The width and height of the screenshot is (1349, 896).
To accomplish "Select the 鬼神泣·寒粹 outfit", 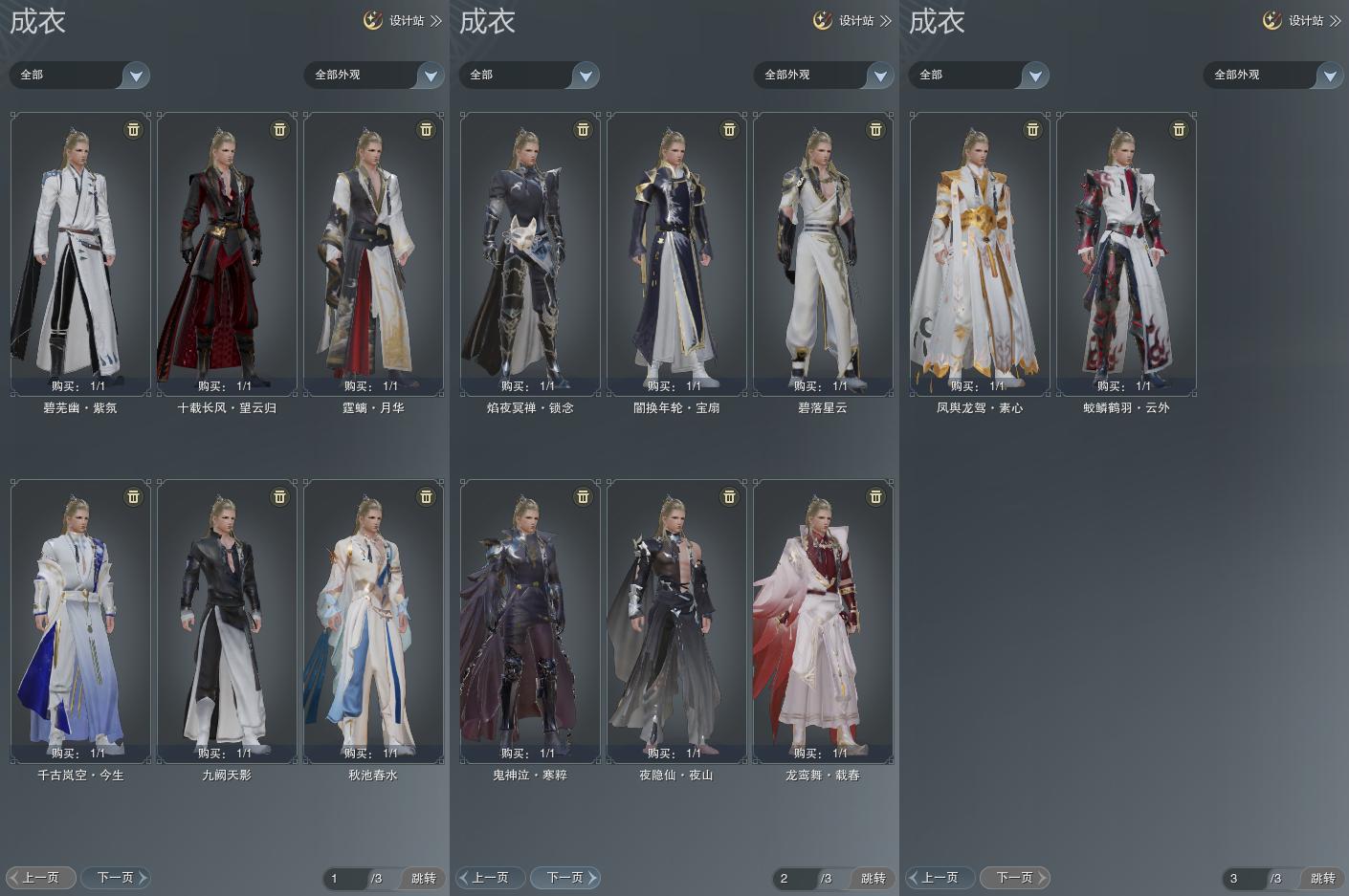I will 530,621.
